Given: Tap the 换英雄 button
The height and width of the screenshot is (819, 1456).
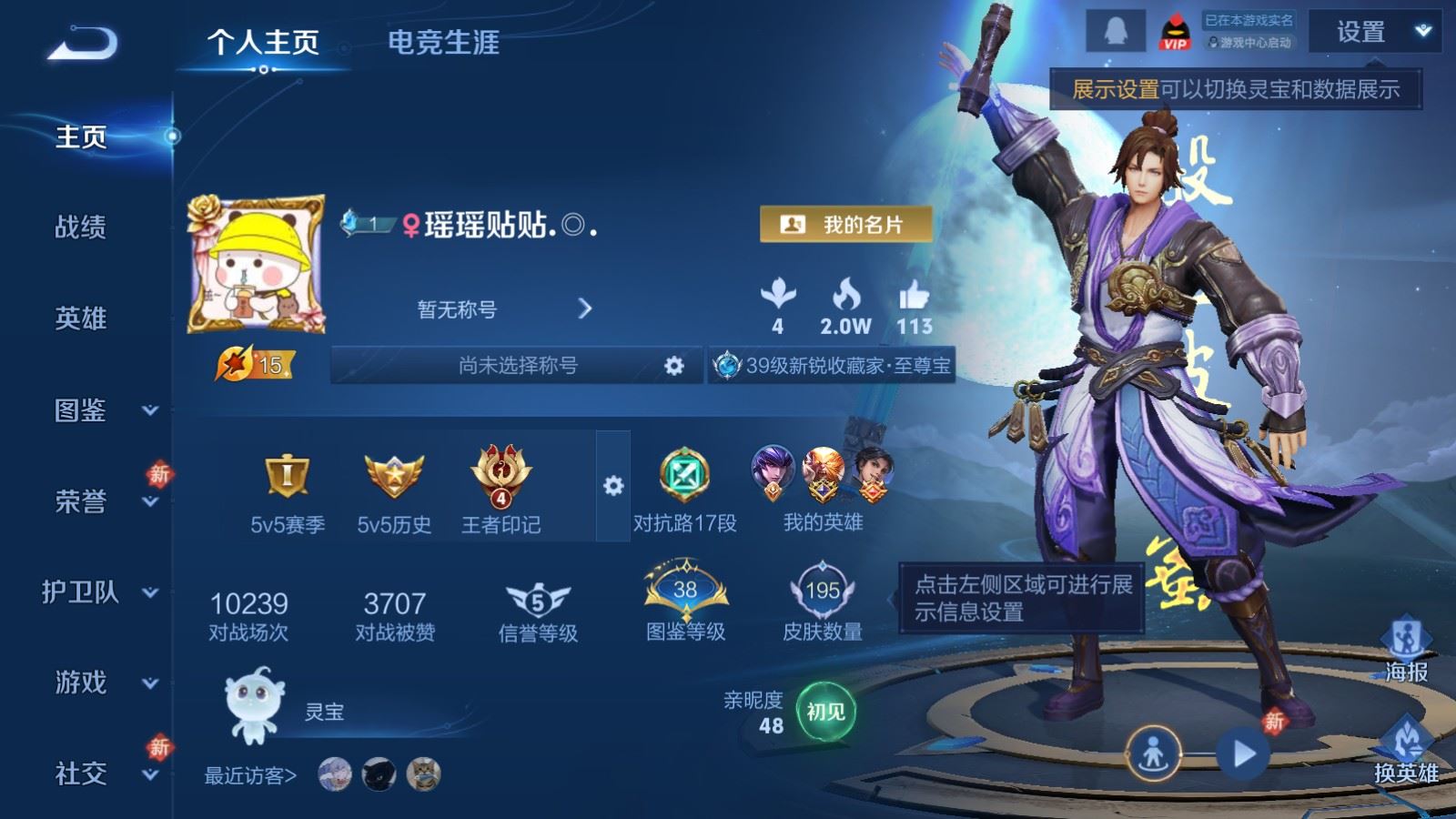Looking at the screenshot, I should click(x=1406, y=751).
